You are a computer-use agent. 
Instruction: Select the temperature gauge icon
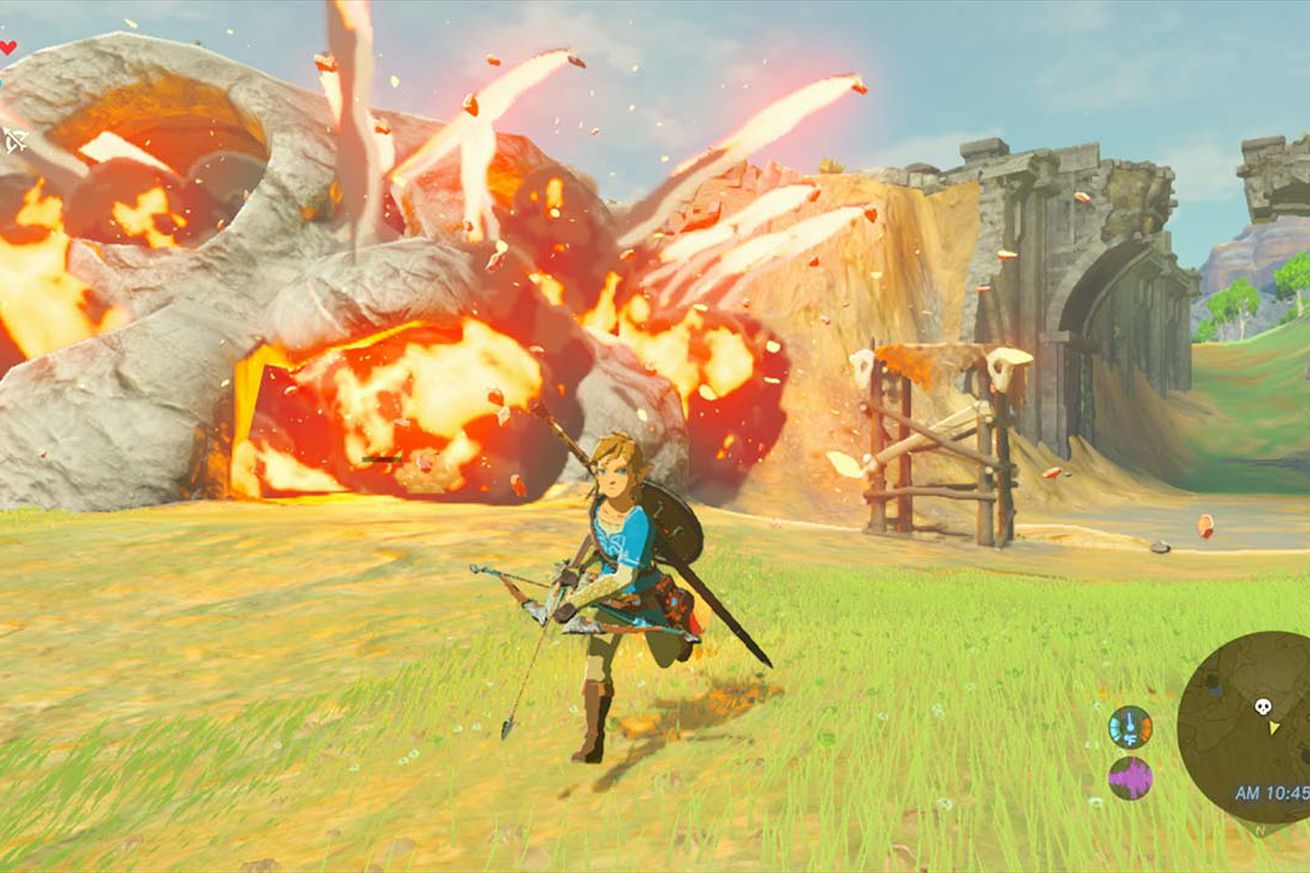[x=1130, y=727]
